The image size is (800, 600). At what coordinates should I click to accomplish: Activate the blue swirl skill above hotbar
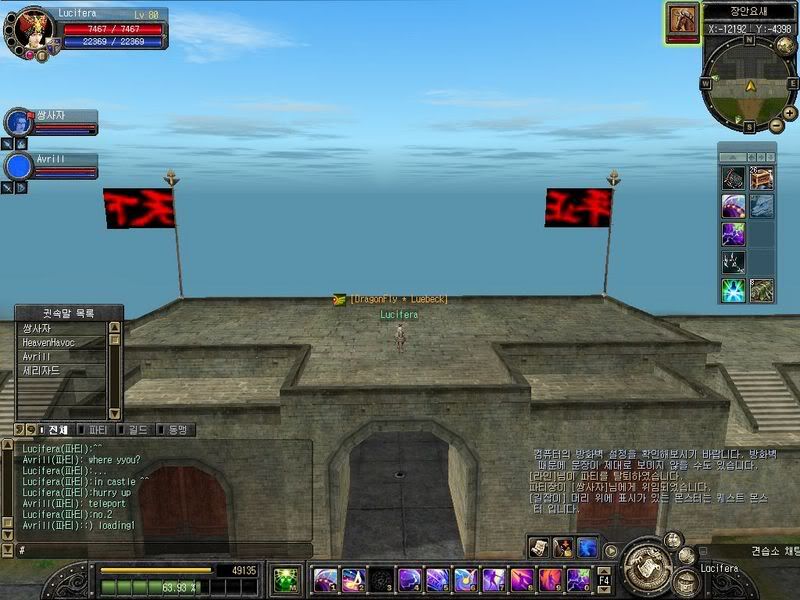[x=586, y=547]
